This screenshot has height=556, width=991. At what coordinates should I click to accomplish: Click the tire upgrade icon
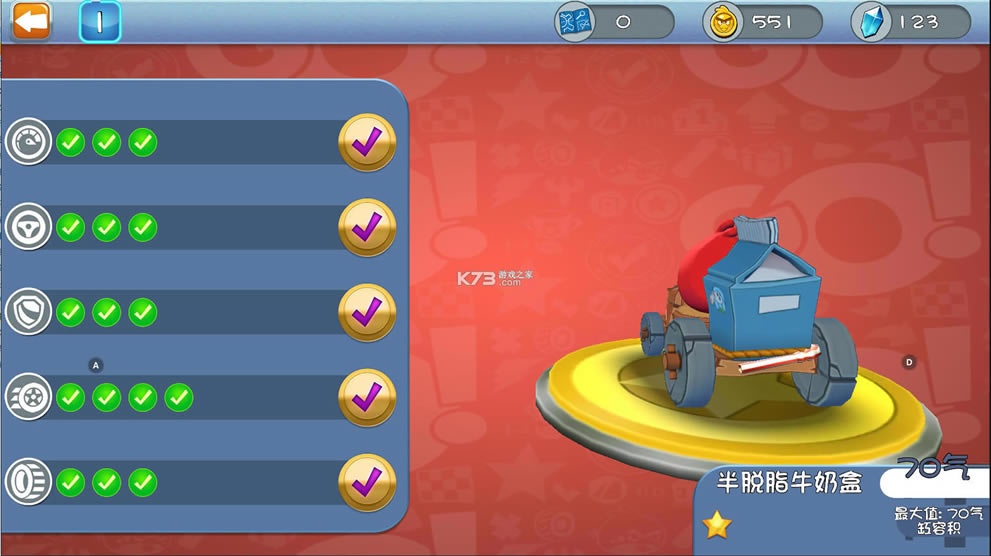tap(28, 483)
